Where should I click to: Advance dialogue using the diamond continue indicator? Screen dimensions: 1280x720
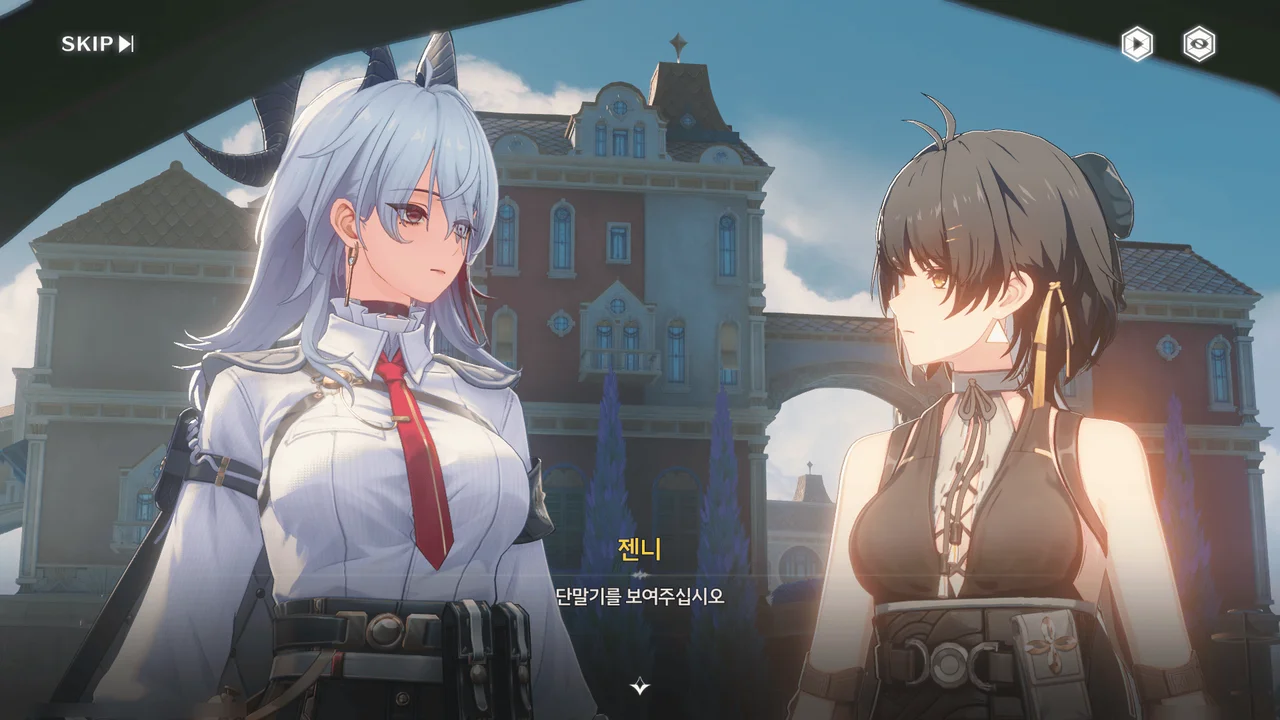(640, 686)
